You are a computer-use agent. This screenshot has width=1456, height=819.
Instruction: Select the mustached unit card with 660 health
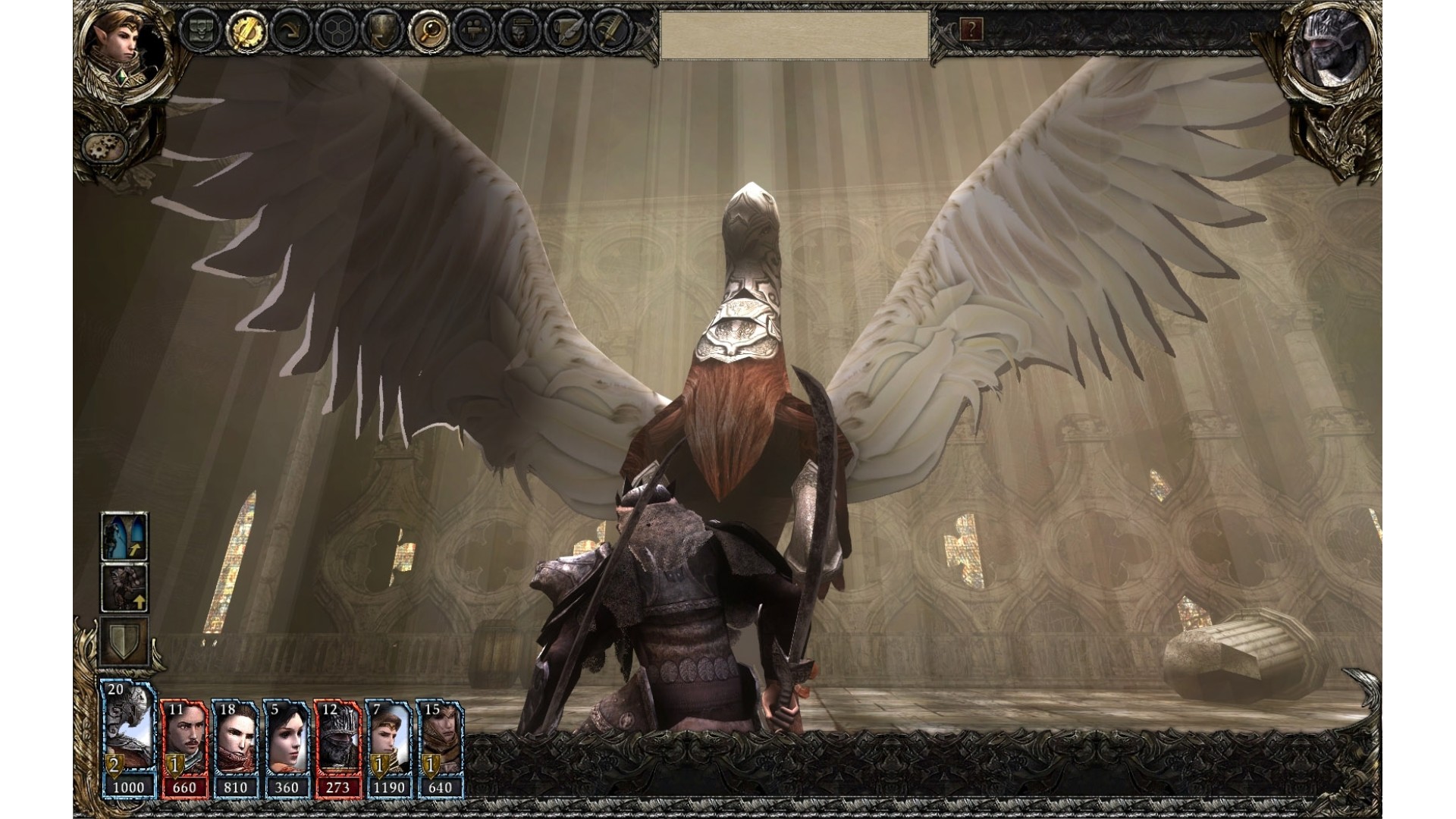coord(184,748)
